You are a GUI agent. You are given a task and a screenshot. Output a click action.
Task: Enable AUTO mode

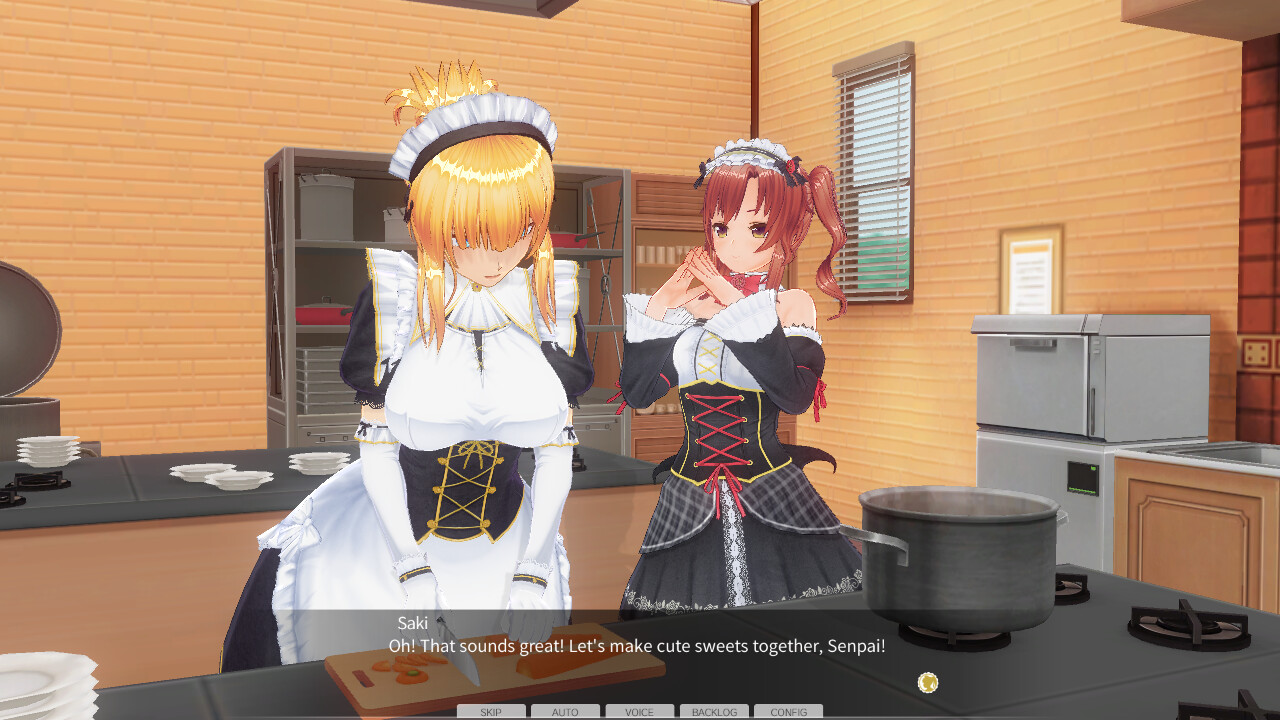coord(564,712)
